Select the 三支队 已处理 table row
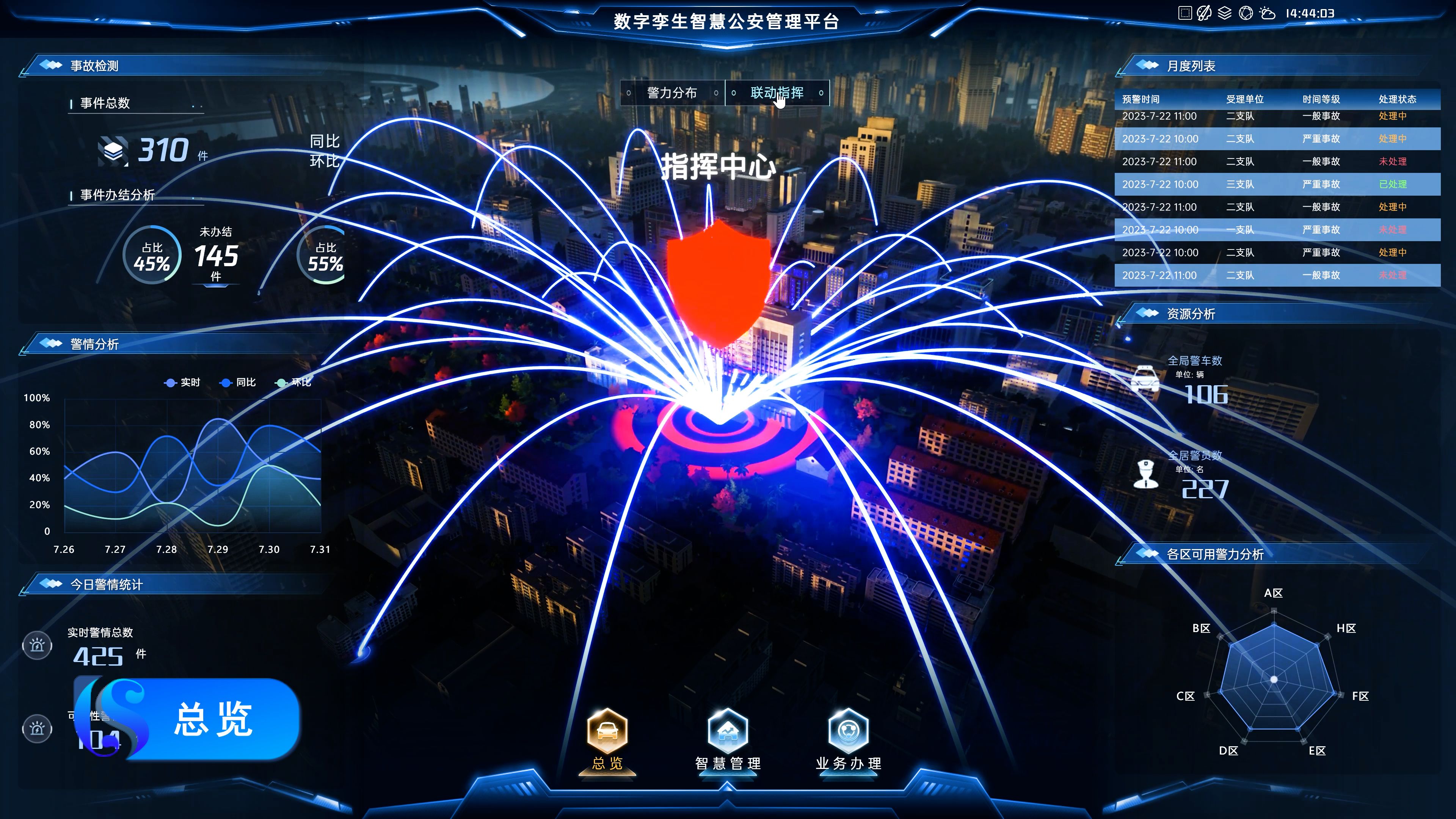Viewport: 1456px width, 819px height. pos(1277,184)
